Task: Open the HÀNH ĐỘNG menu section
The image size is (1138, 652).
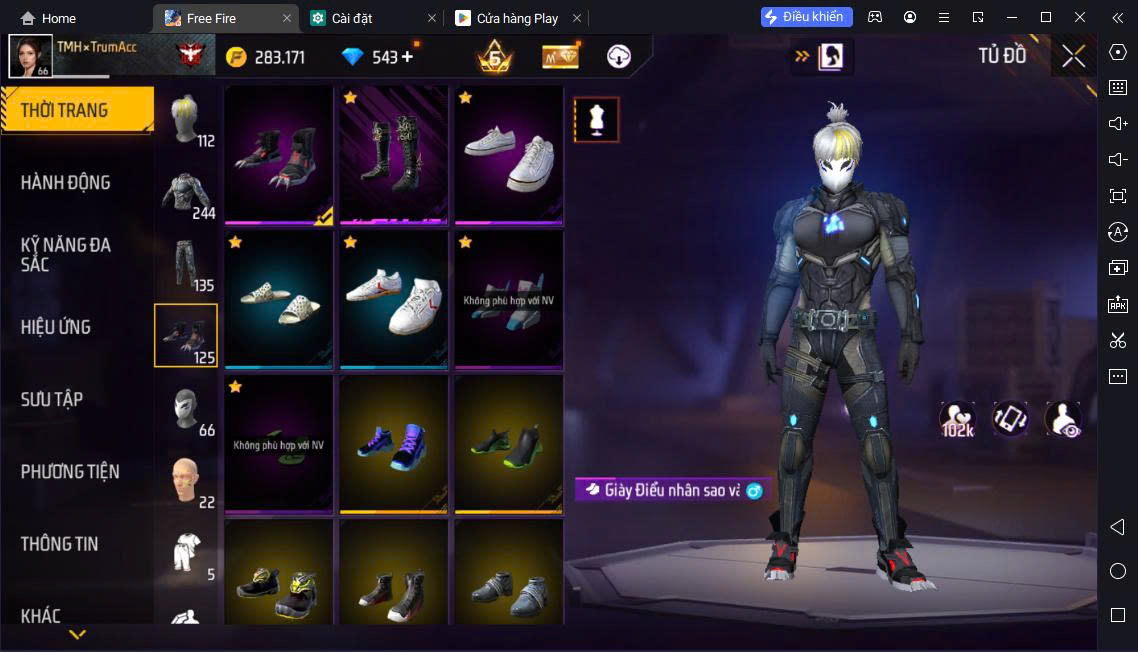Action: click(66, 182)
